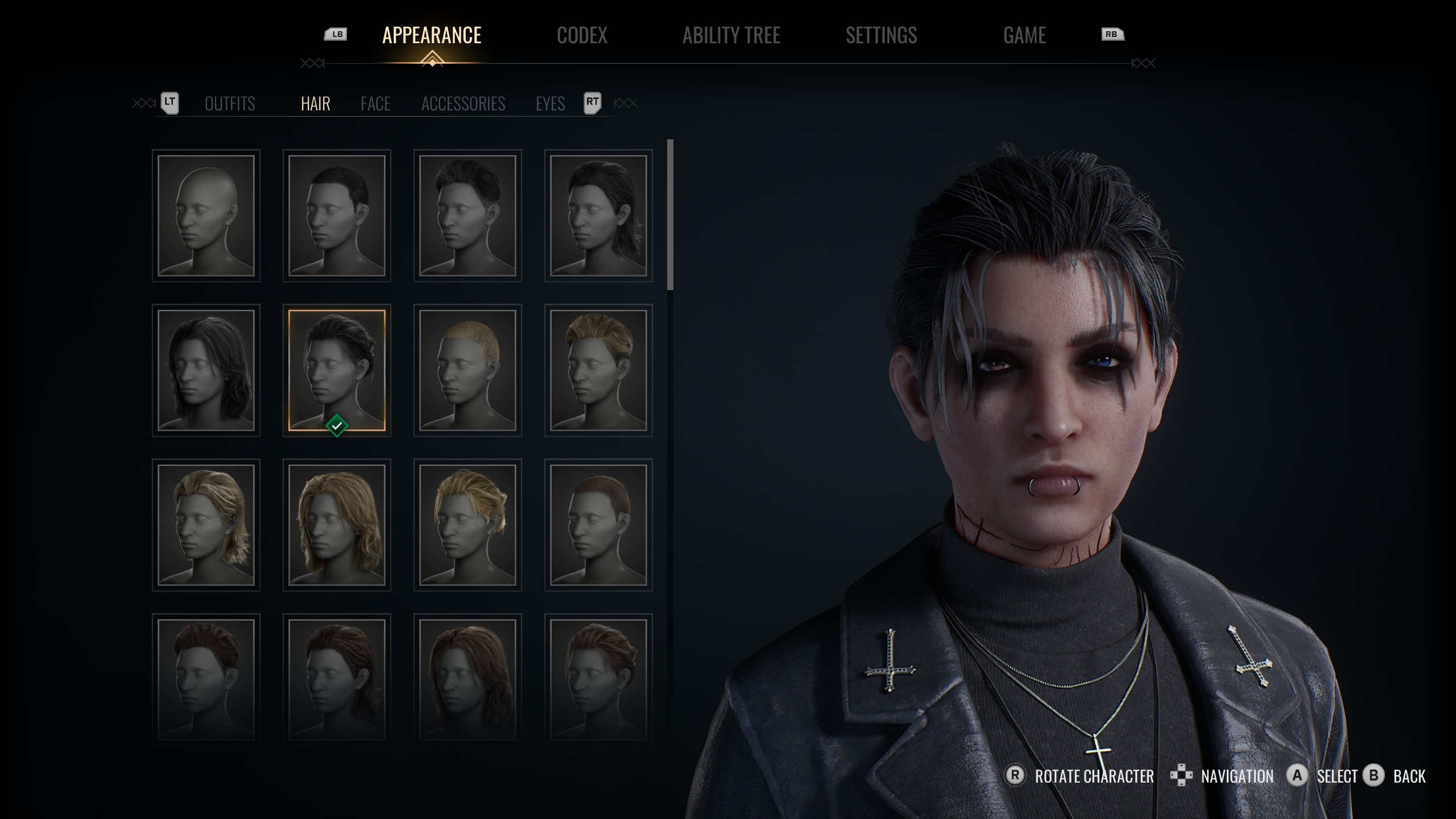This screenshot has height=819, width=1456.
Task: Pick the long wavy blonde hairstyle
Action: (x=337, y=525)
